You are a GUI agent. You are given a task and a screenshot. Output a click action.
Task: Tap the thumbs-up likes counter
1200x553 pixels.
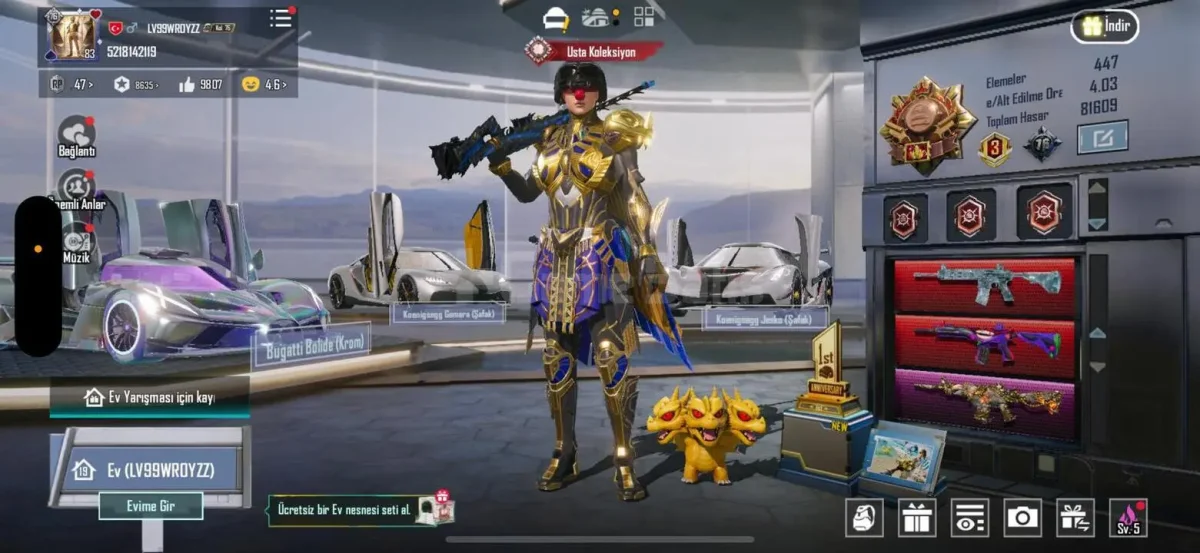point(200,85)
